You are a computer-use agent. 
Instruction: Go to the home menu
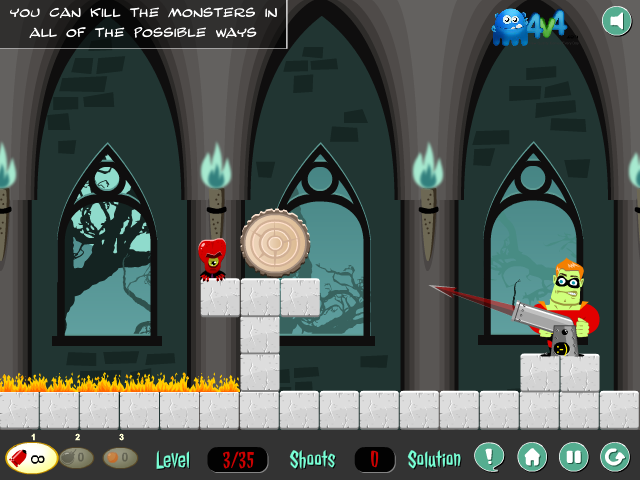(x=531, y=457)
